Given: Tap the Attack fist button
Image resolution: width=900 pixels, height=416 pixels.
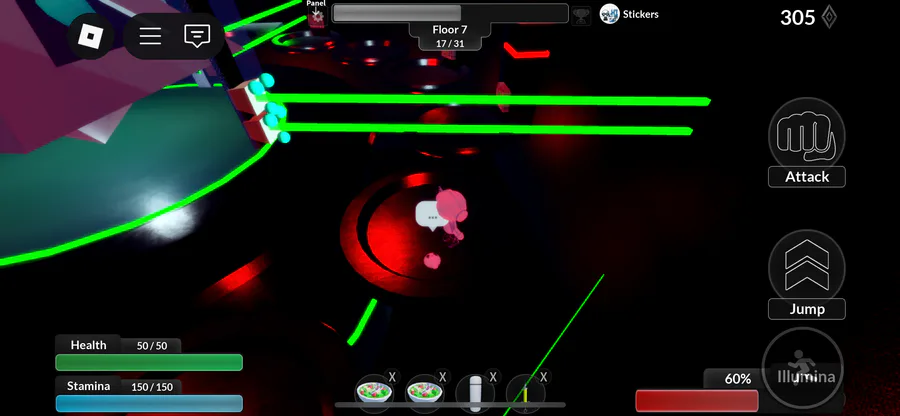Looking at the screenshot, I should (x=806, y=136).
